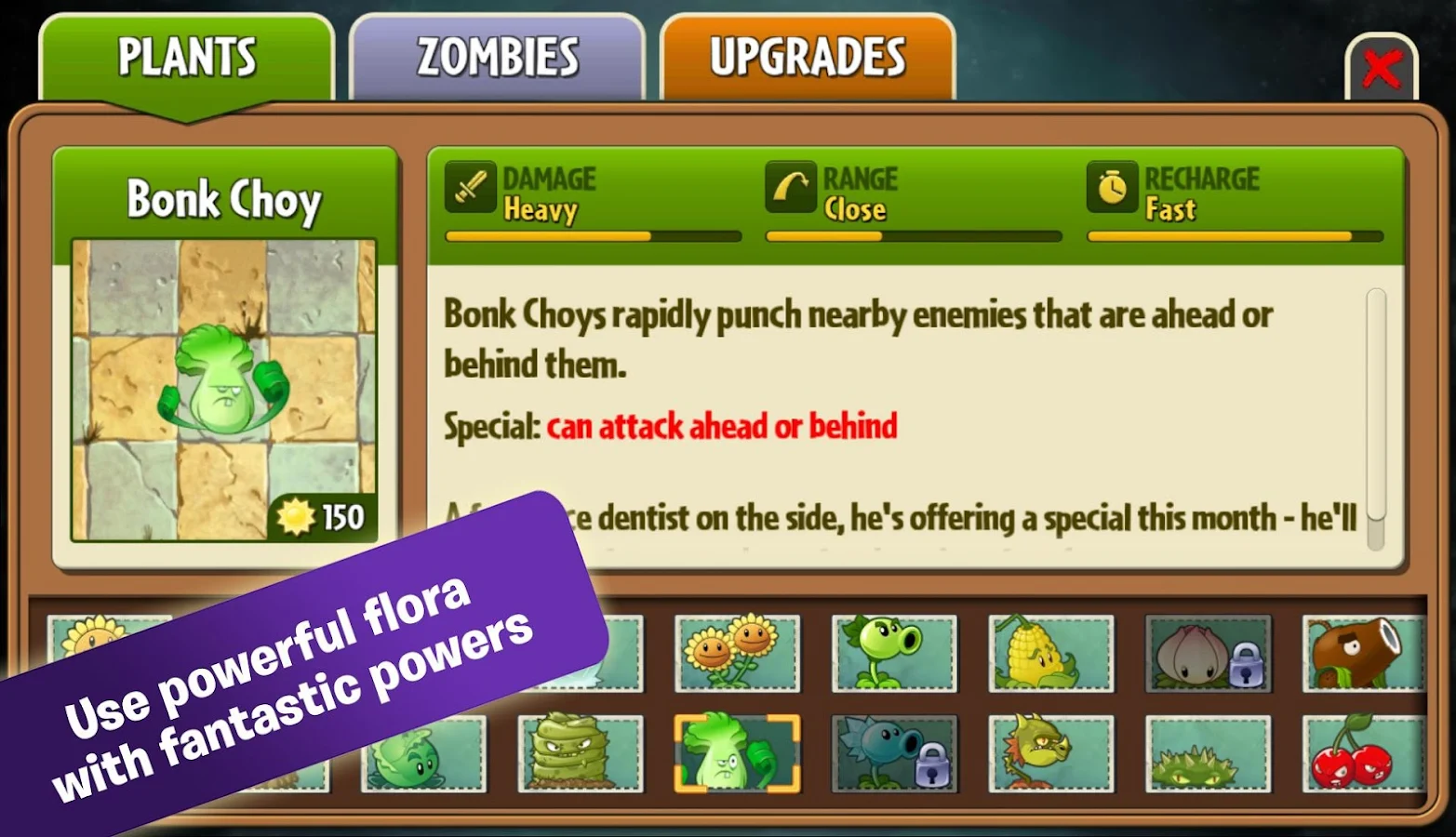Switch to the ZOMBIES tab
Viewport: 1456px width, 837px height.
(498, 56)
